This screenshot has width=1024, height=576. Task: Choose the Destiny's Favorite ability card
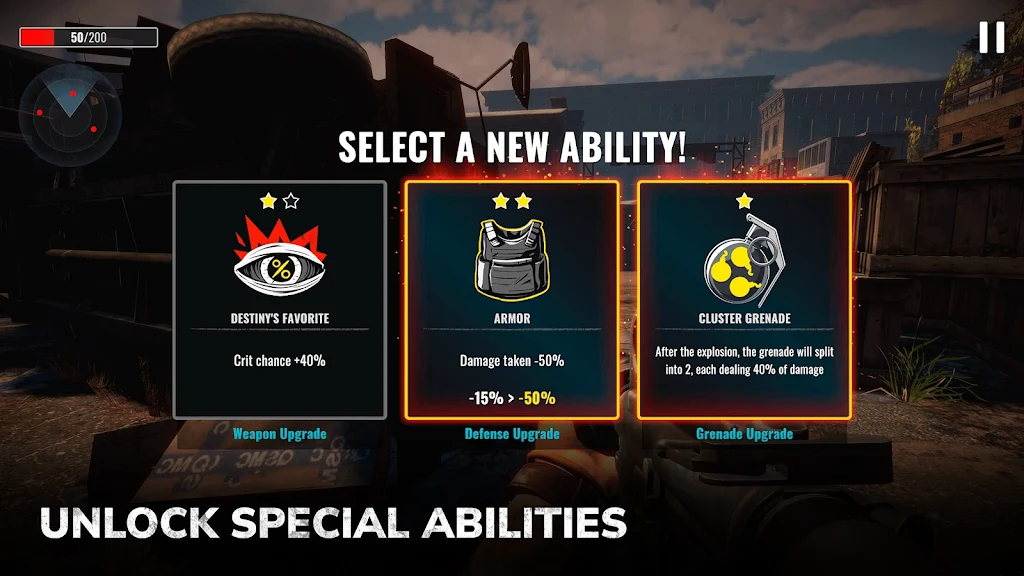(x=280, y=299)
